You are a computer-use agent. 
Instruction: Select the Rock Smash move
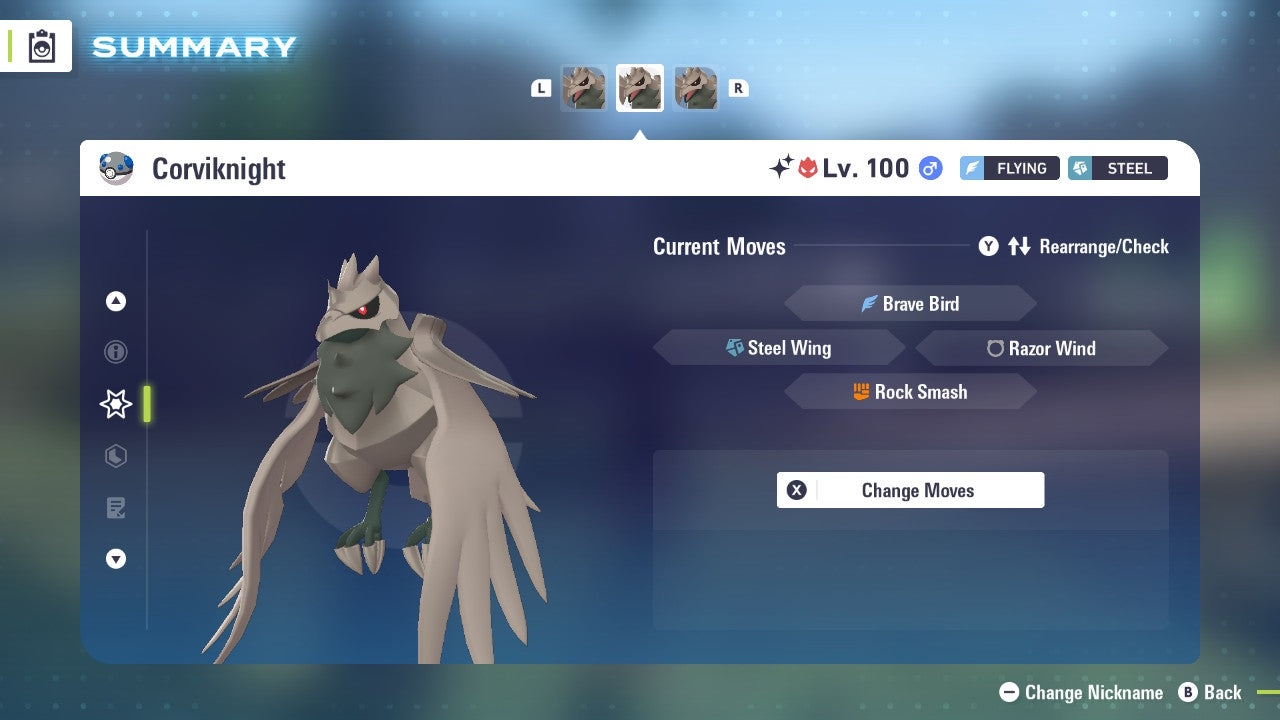[910, 392]
